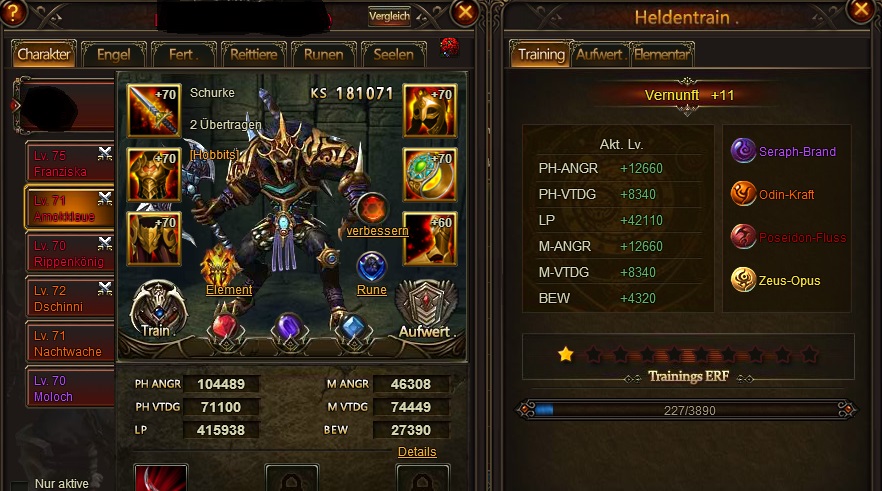The height and width of the screenshot is (491, 882).
Task: Close the Heldentrain window
Action: [860, 12]
